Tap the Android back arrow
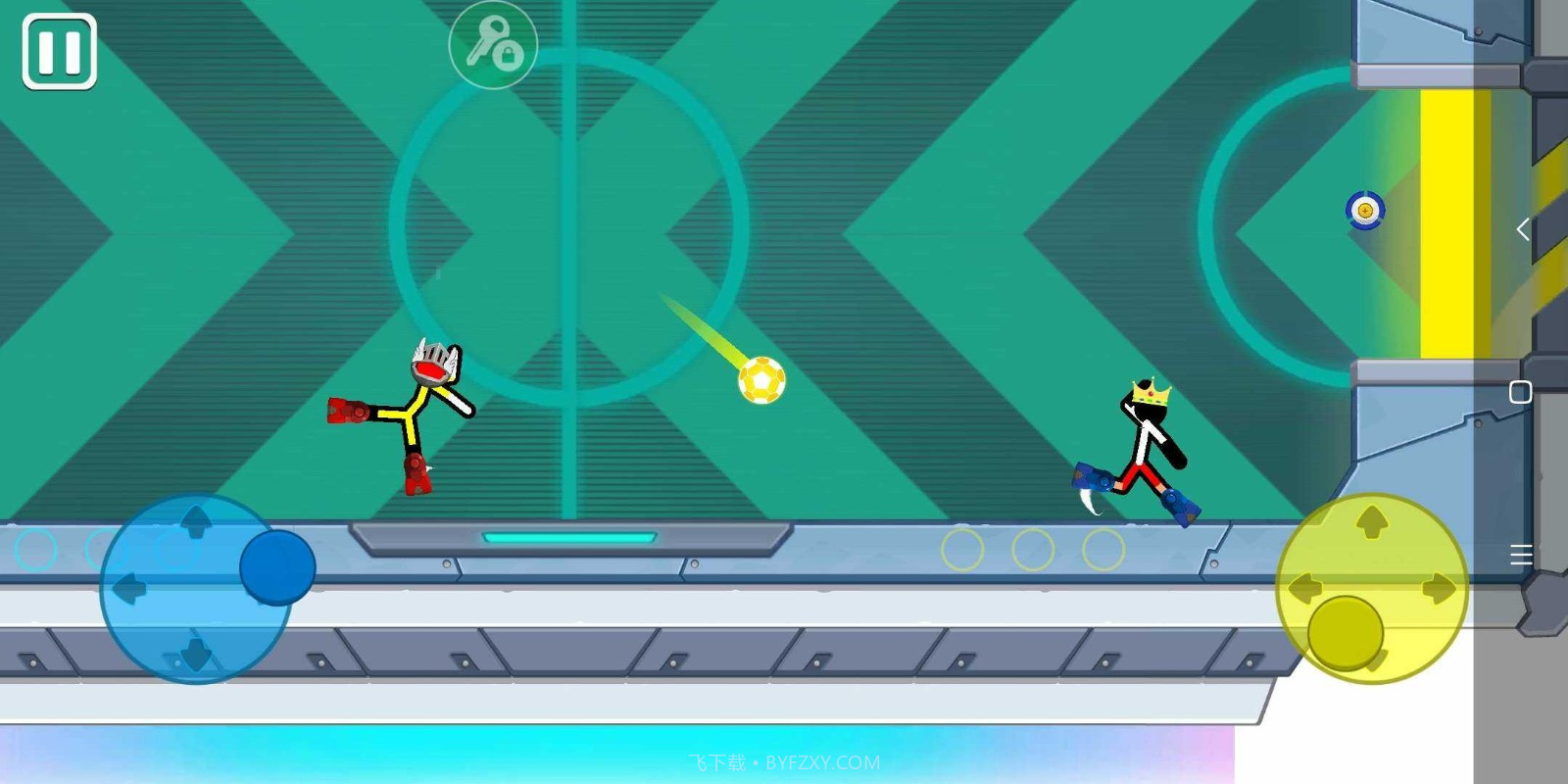 (1522, 229)
